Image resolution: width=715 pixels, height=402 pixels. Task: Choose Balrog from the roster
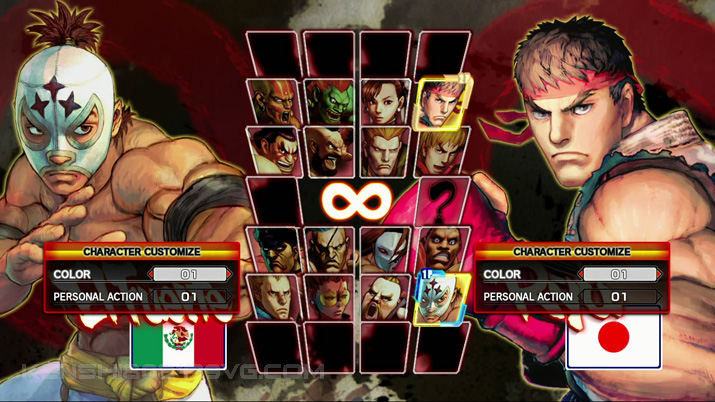pyautogui.click(x=440, y=250)
